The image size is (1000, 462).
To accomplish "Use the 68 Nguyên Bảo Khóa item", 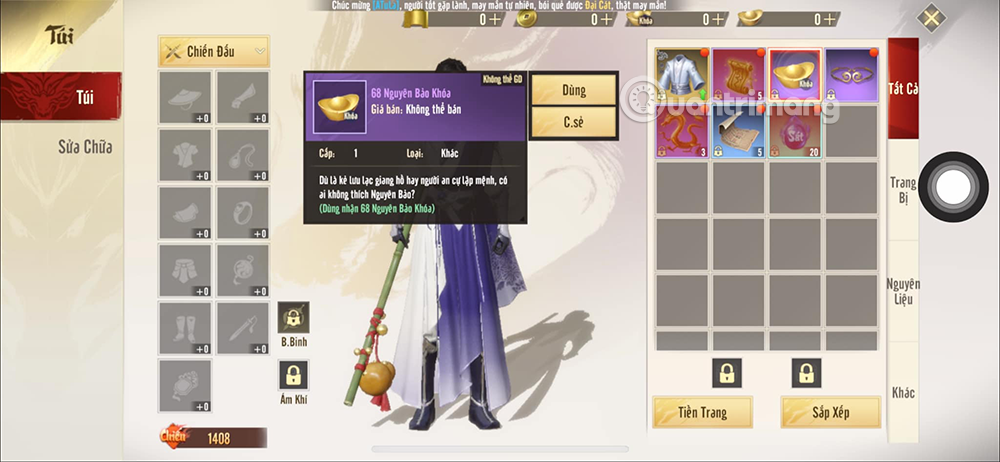I will tap(573, 89).
